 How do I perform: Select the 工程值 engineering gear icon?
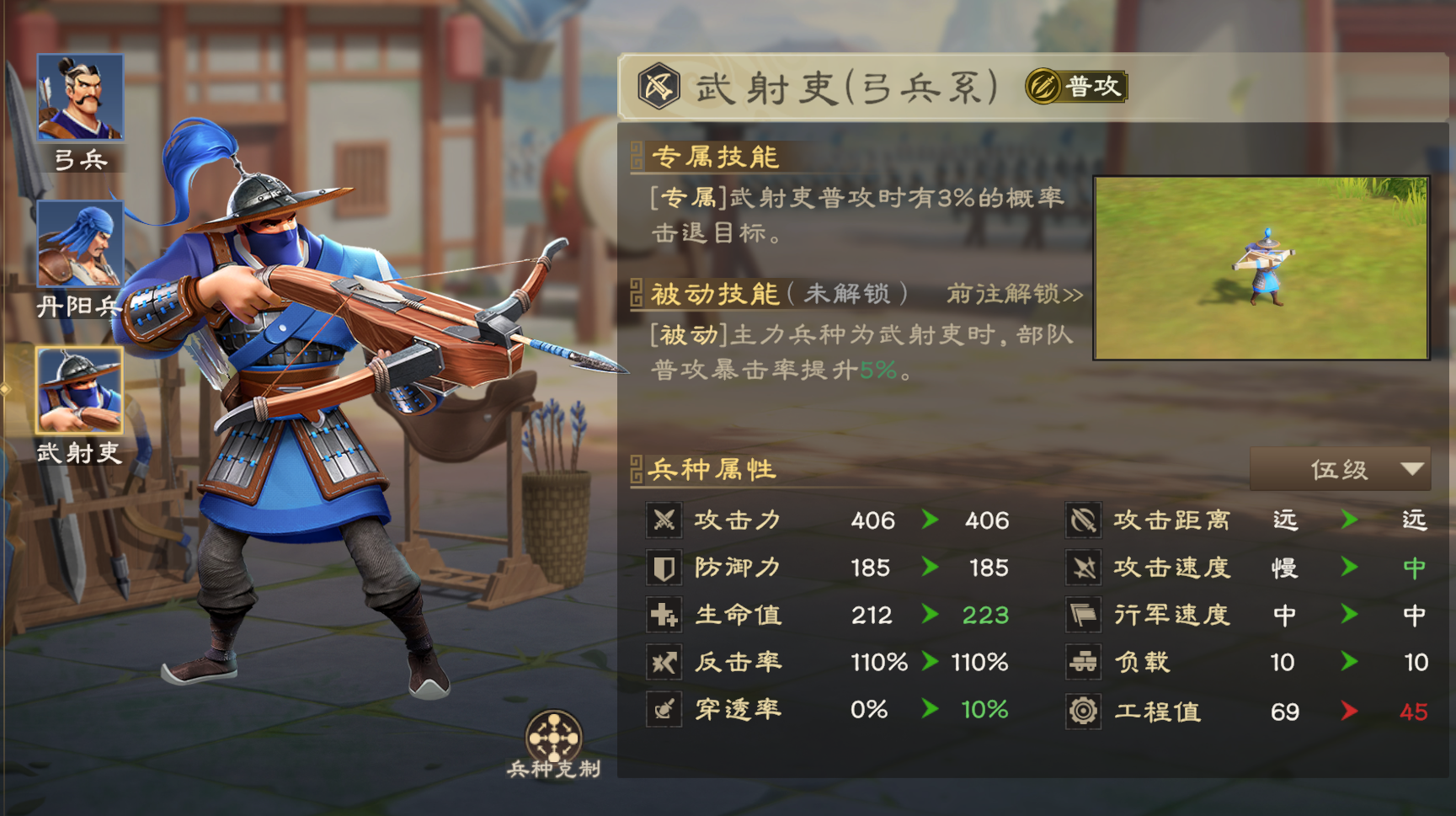pyautogui.click(x=1082, y=710)
